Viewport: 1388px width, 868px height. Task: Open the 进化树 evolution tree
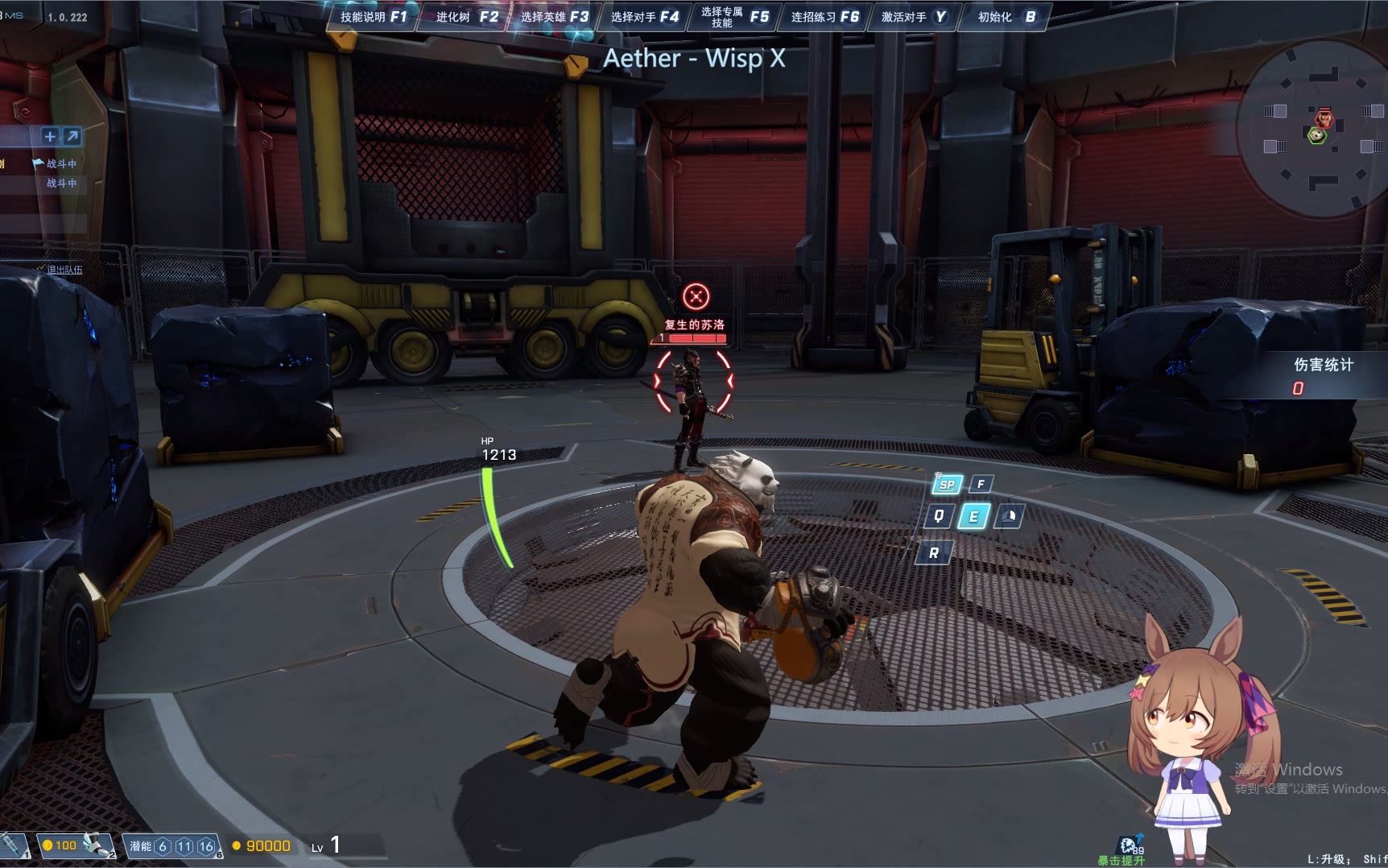click(x=466, y=17)
